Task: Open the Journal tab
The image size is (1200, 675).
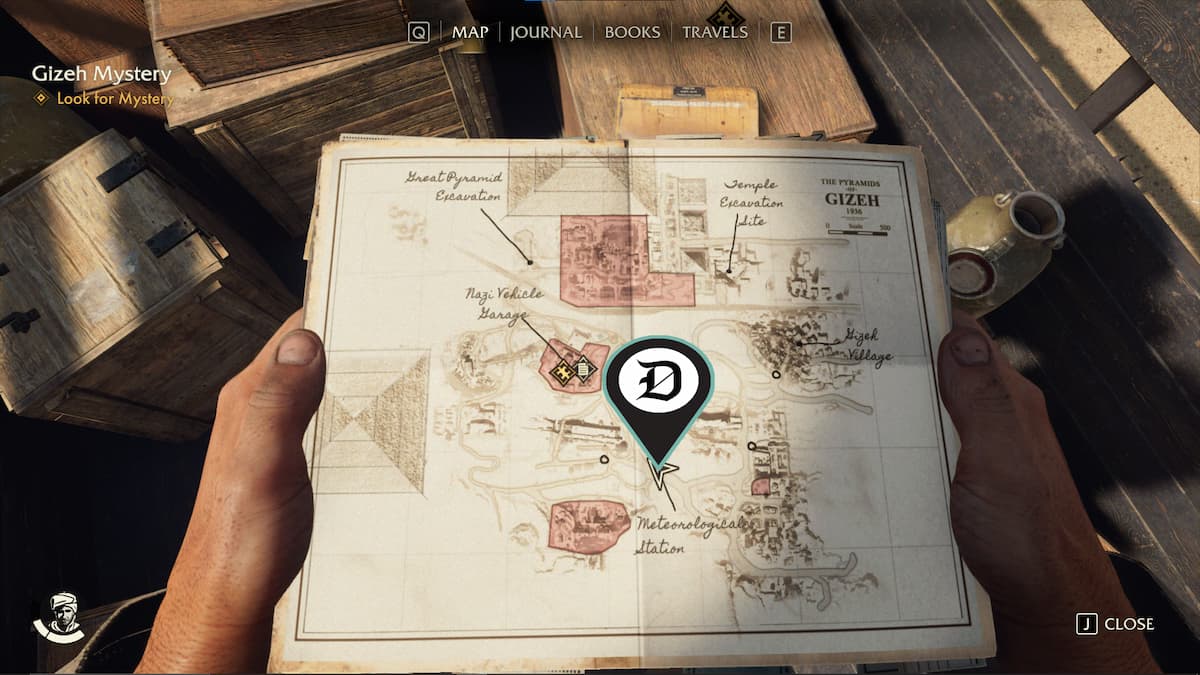Action: click(x=545, y=32)
